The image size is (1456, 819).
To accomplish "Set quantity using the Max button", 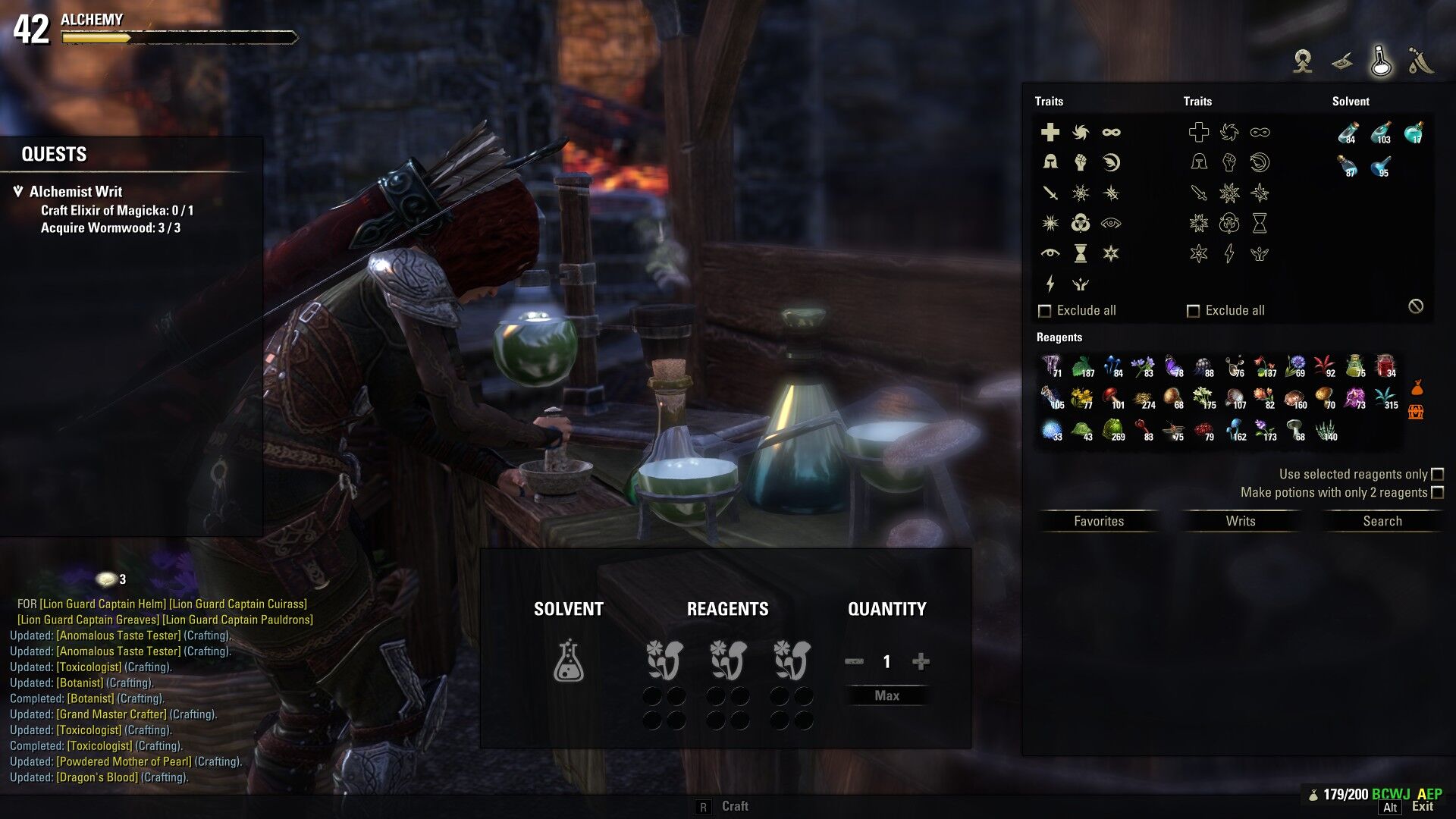I will point(886,695).
